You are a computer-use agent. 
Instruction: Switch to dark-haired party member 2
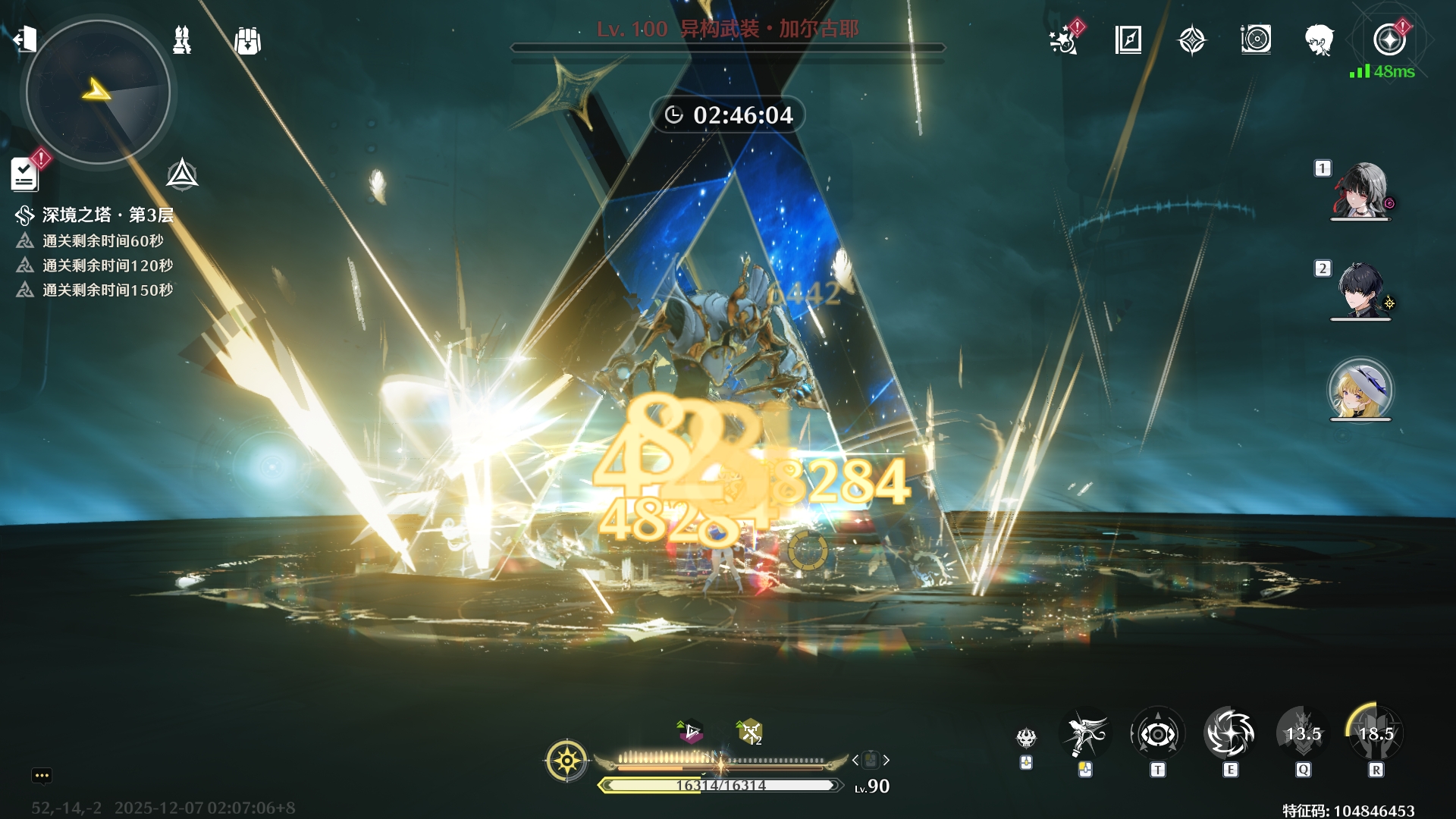click(x=1360, y=290)
